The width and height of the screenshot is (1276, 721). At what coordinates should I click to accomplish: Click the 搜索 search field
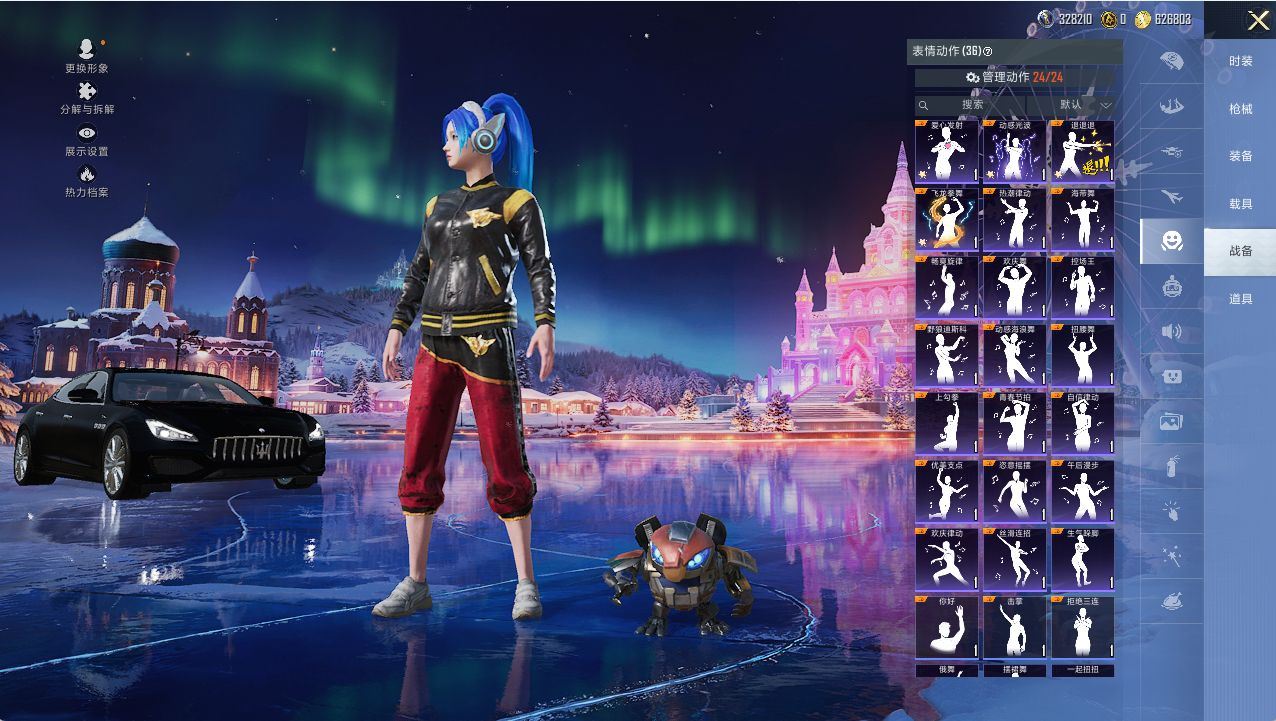point(970,105)
